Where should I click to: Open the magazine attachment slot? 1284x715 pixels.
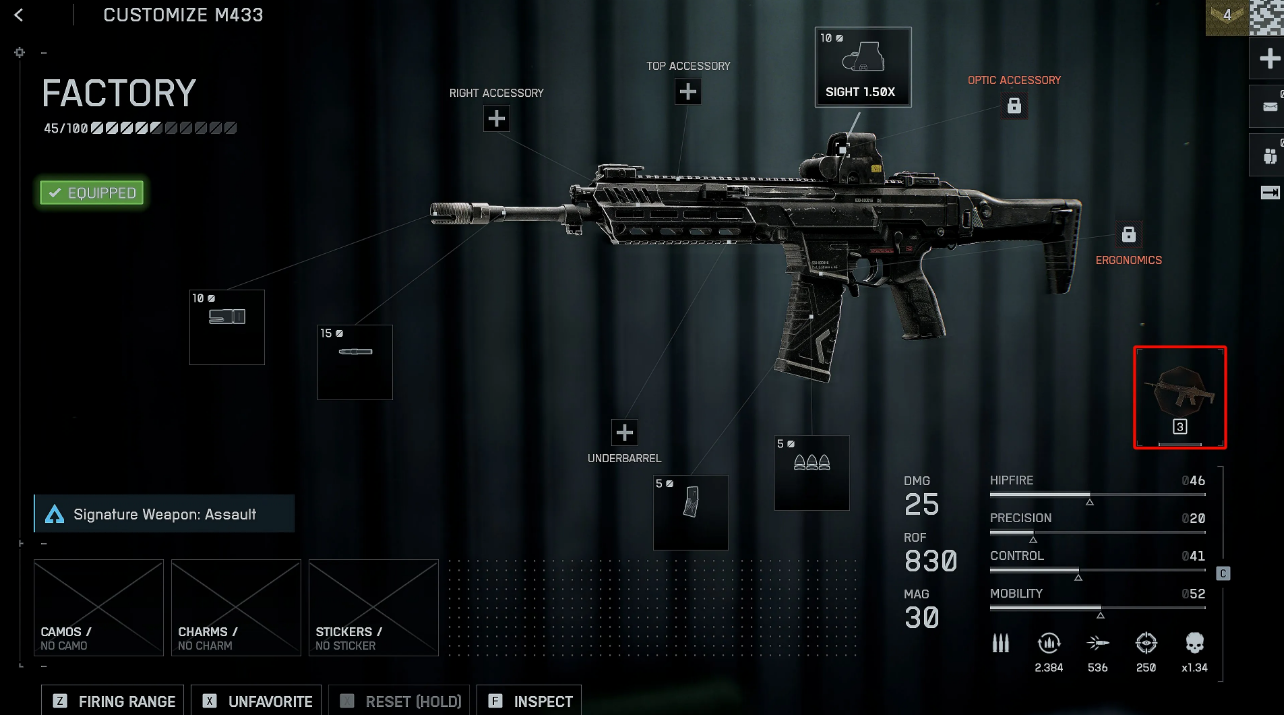pos(691,512)
